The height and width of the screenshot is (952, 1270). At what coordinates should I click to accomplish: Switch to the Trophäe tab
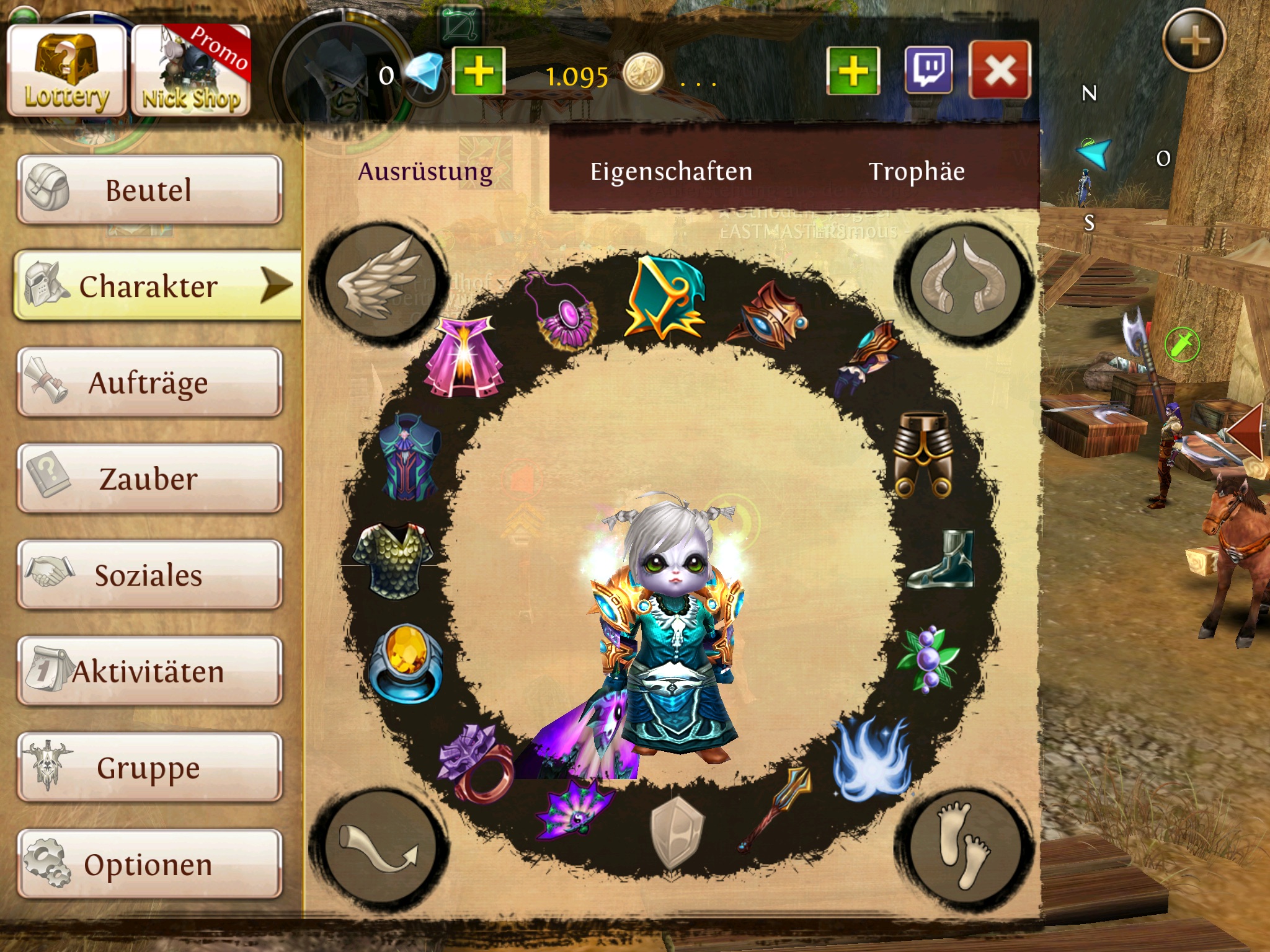tap(917, 172)
